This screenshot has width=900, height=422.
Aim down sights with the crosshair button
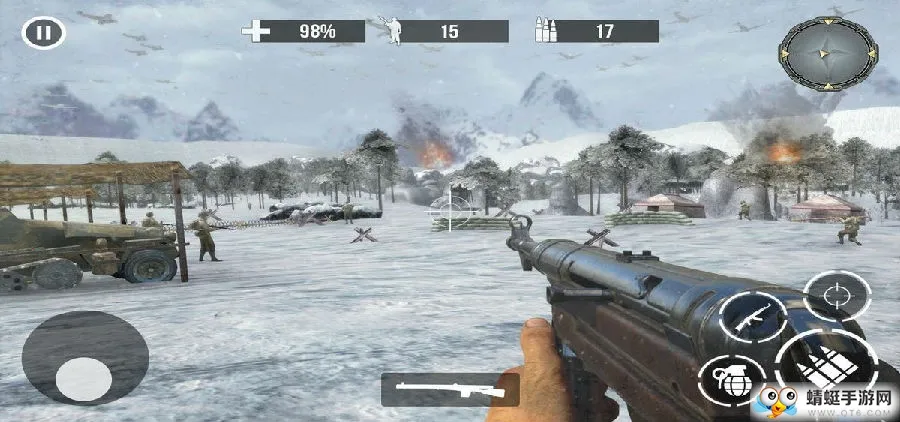click(x=837, y=297)
